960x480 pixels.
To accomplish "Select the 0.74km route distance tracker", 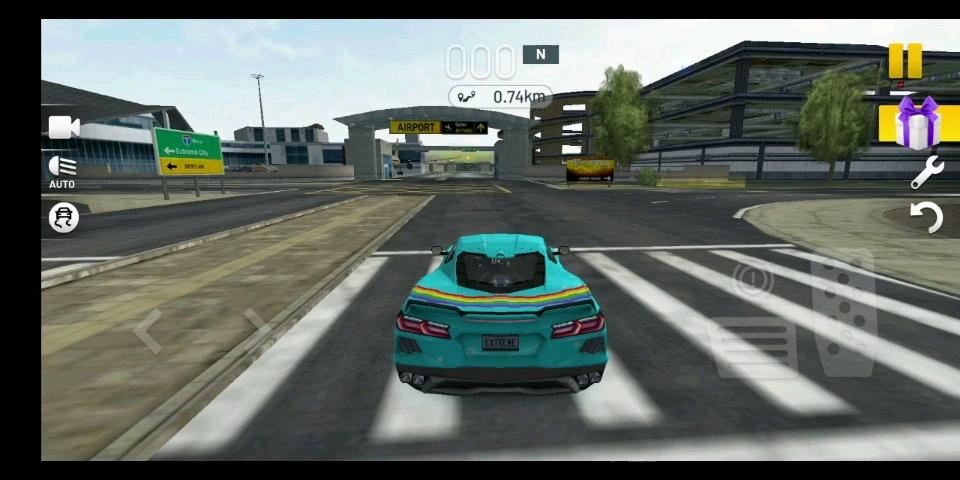I will (501, 97).
